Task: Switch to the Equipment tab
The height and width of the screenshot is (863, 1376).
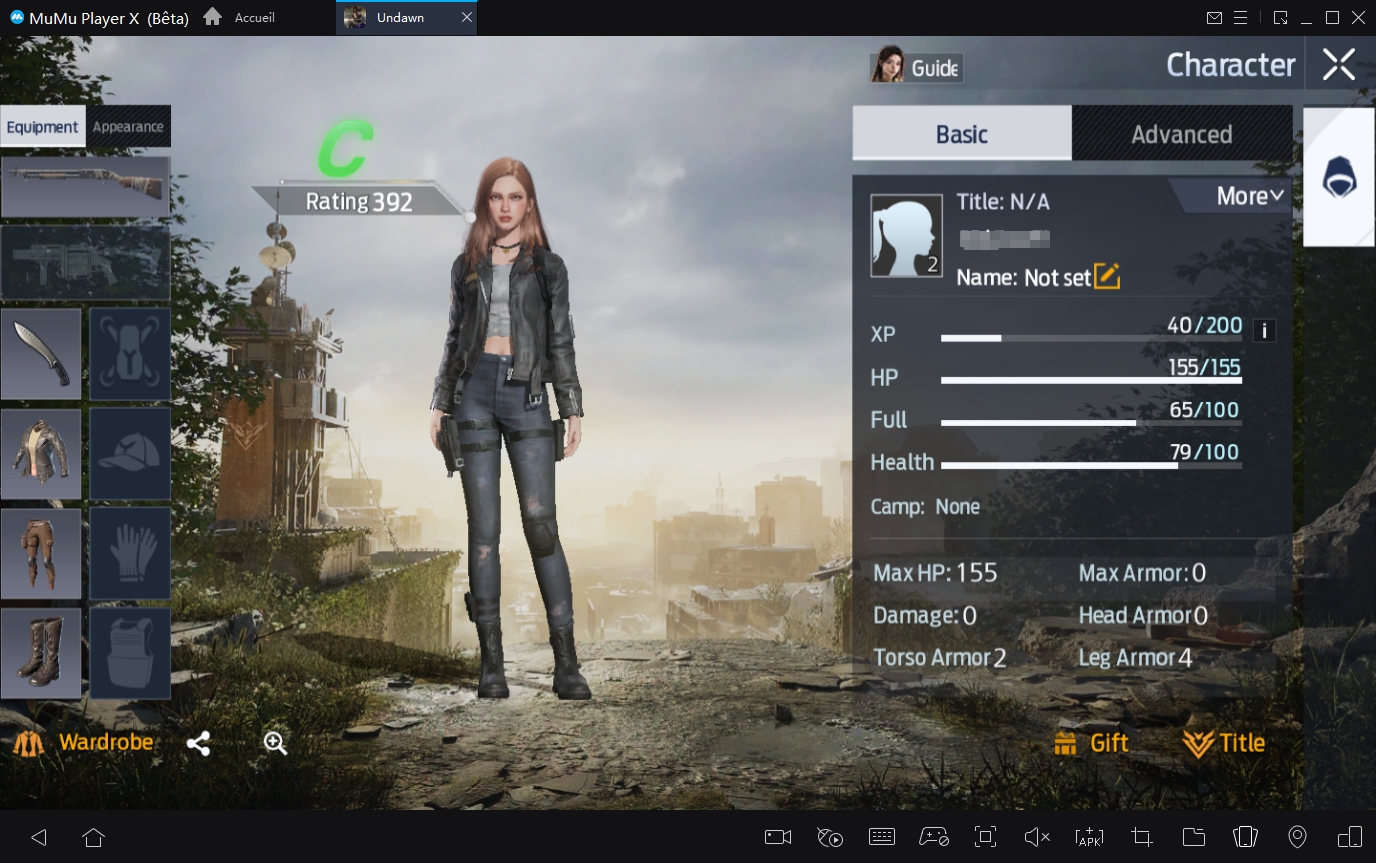Action: point(42,127)
